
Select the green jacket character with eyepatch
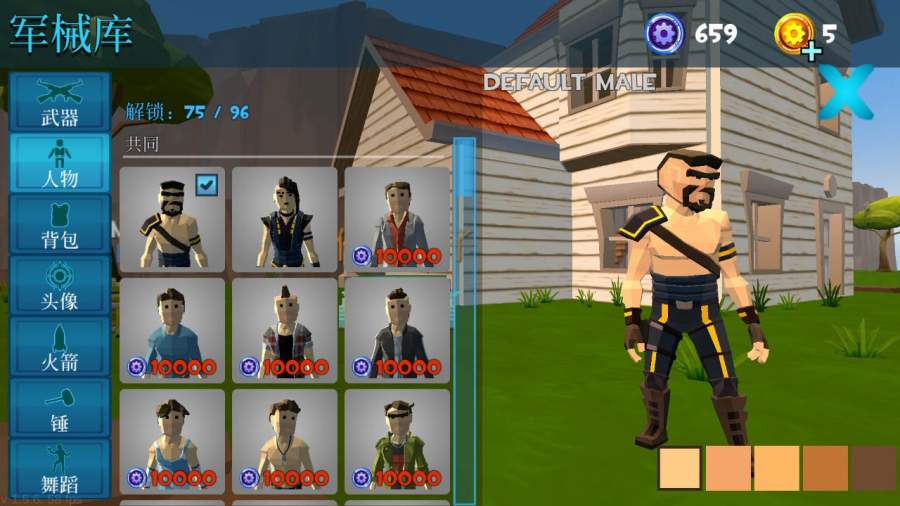396,441
